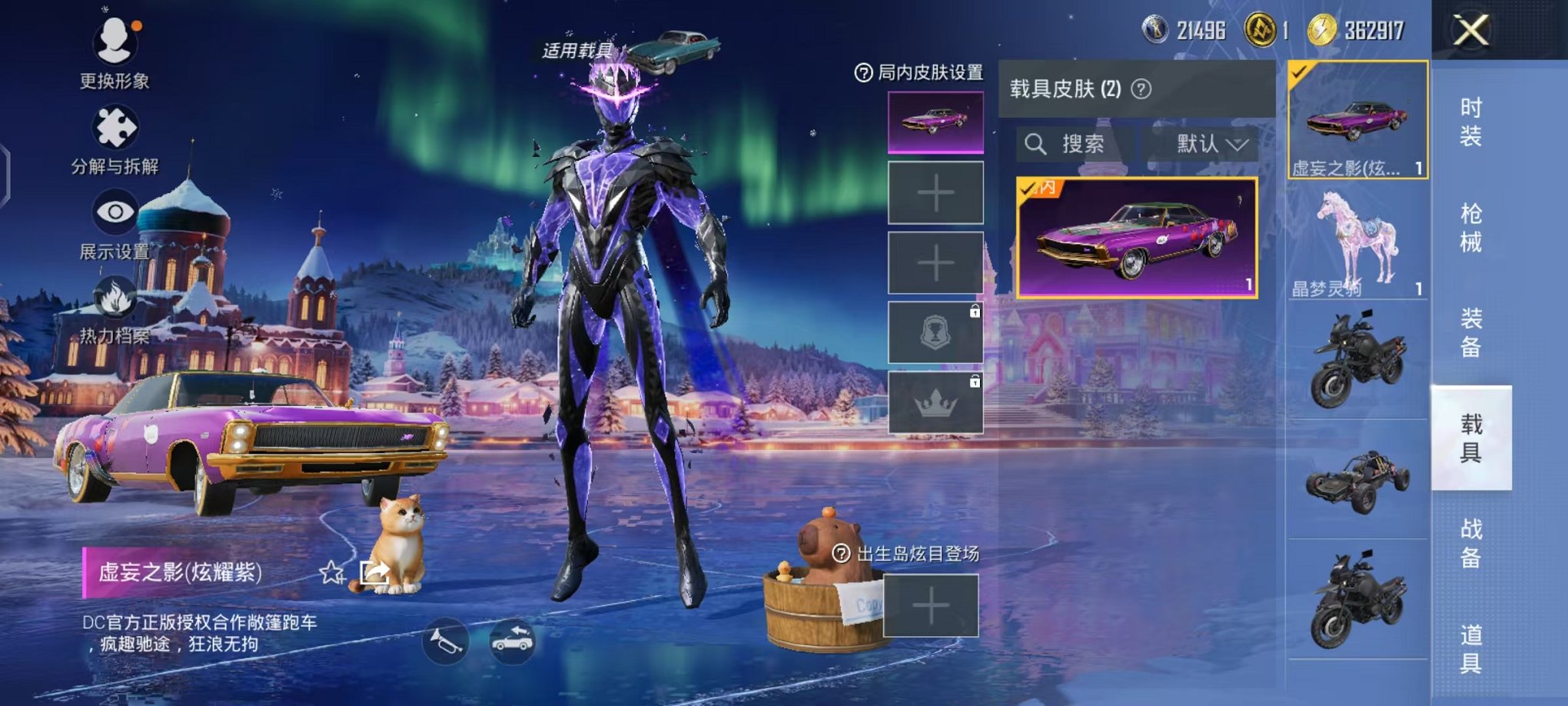Click the search magnifier in skin list
The height and width of the screenshot is (706, 1568).
[1037, 145]
